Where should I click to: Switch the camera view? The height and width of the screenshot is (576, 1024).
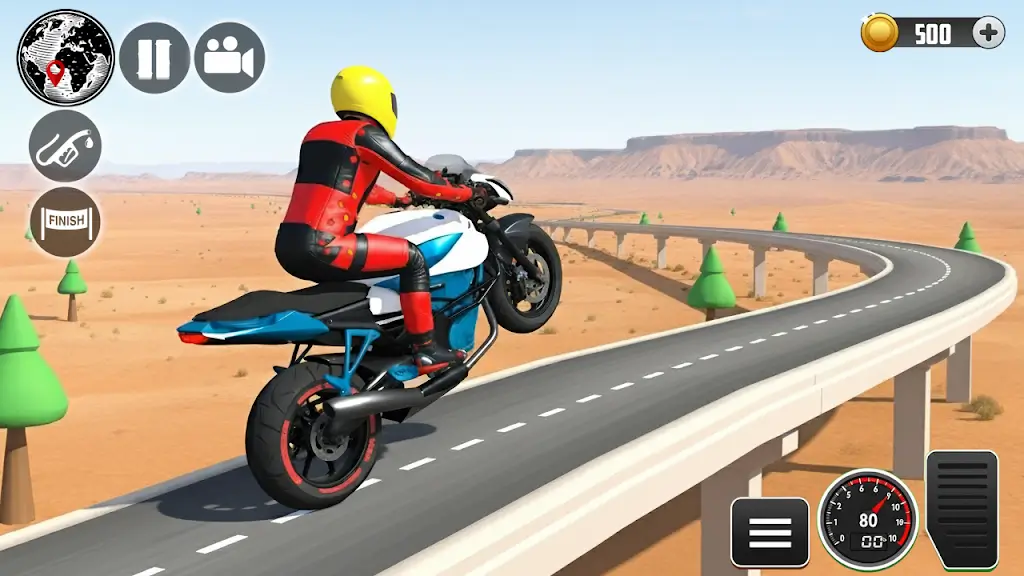(x=229, y=58)
